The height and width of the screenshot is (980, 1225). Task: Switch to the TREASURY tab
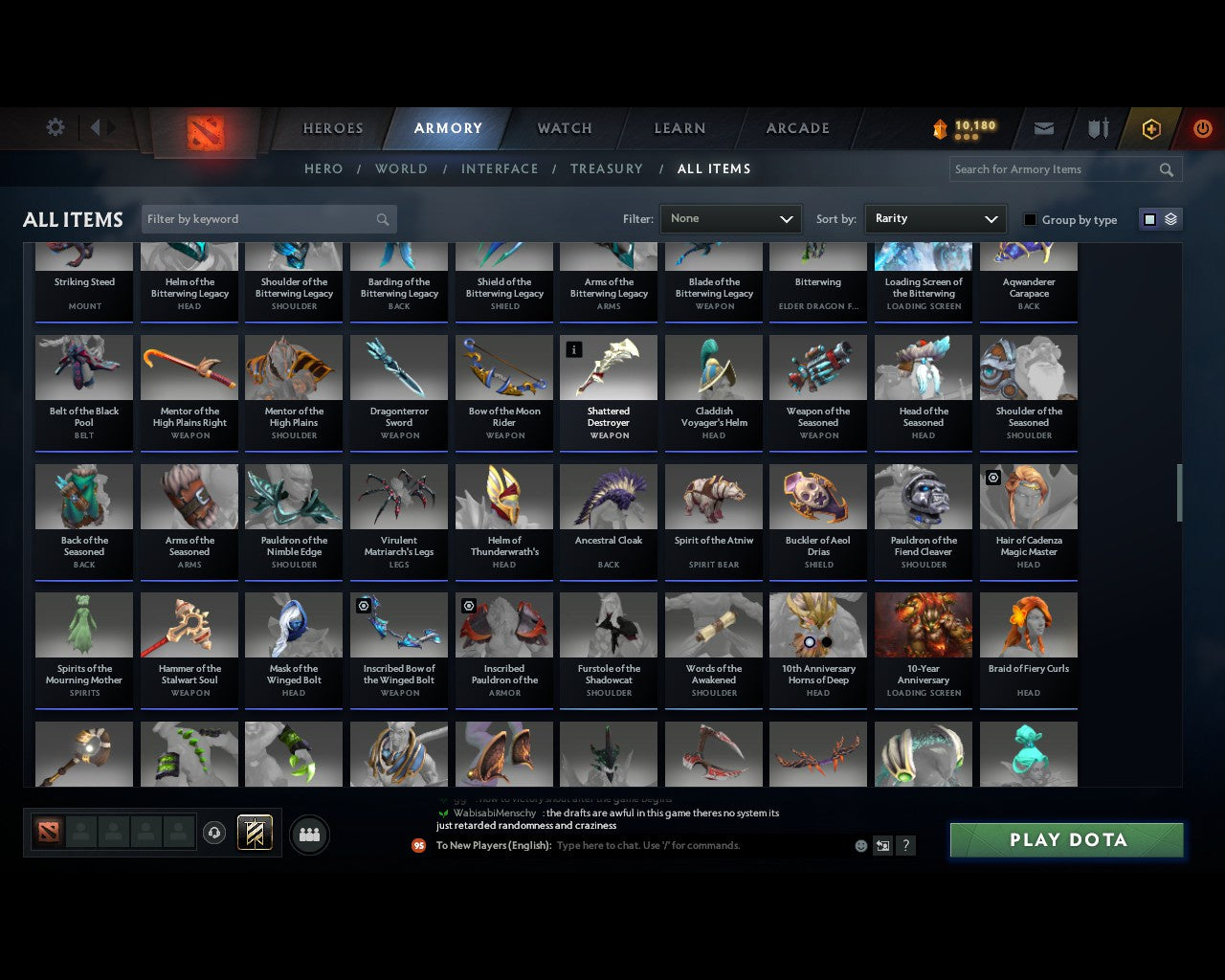[x=607, y=168]
